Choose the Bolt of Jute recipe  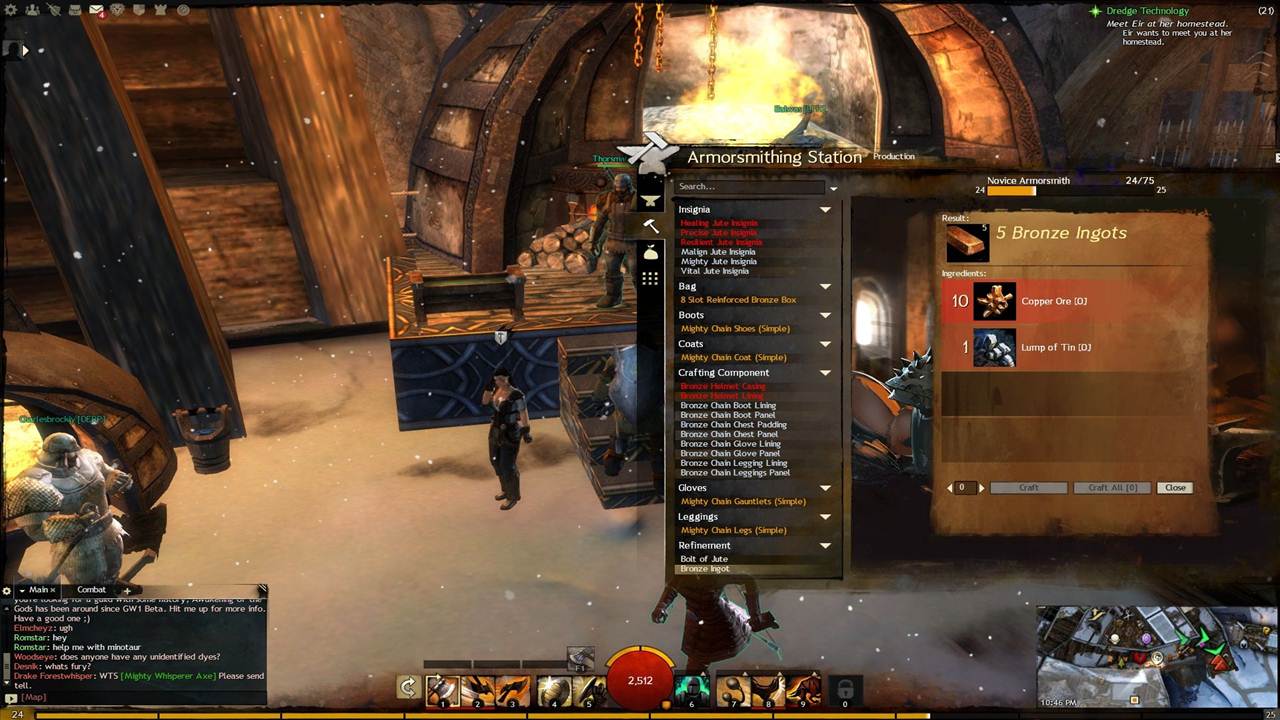tap(704, 559)
